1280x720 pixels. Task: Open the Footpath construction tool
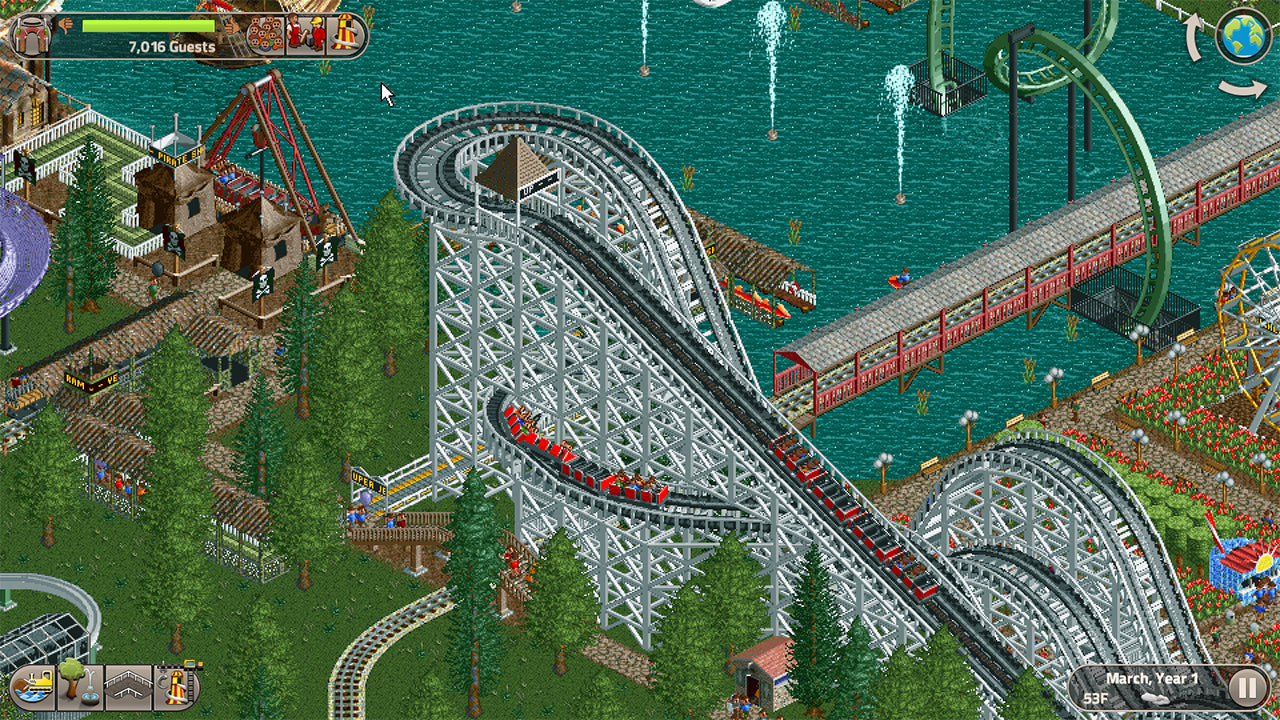[x=130, y=685]
